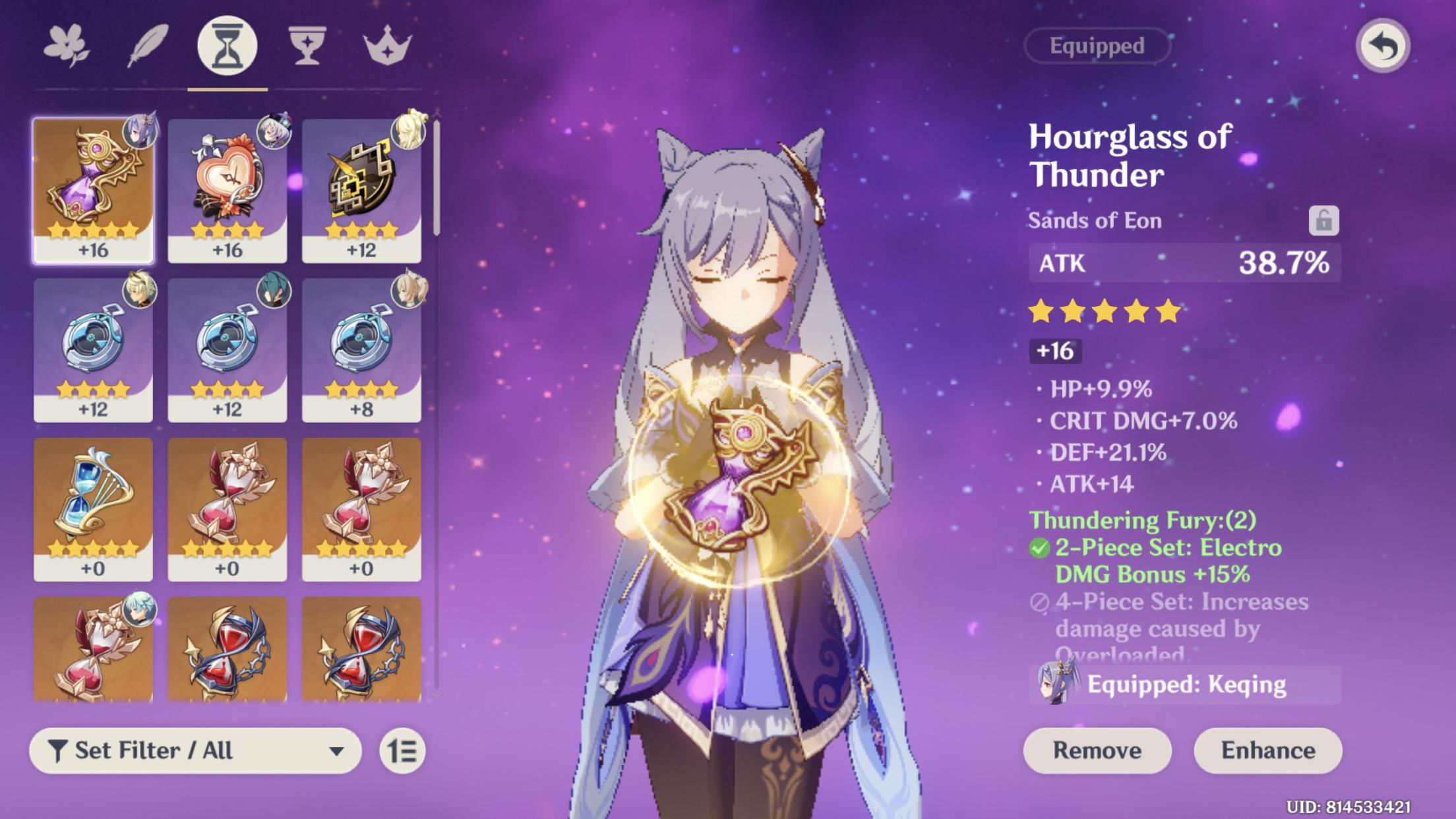Choose the heart-shaped +16 sands artifact
This screenshot has height=819, width=1456.
(228, 191)
